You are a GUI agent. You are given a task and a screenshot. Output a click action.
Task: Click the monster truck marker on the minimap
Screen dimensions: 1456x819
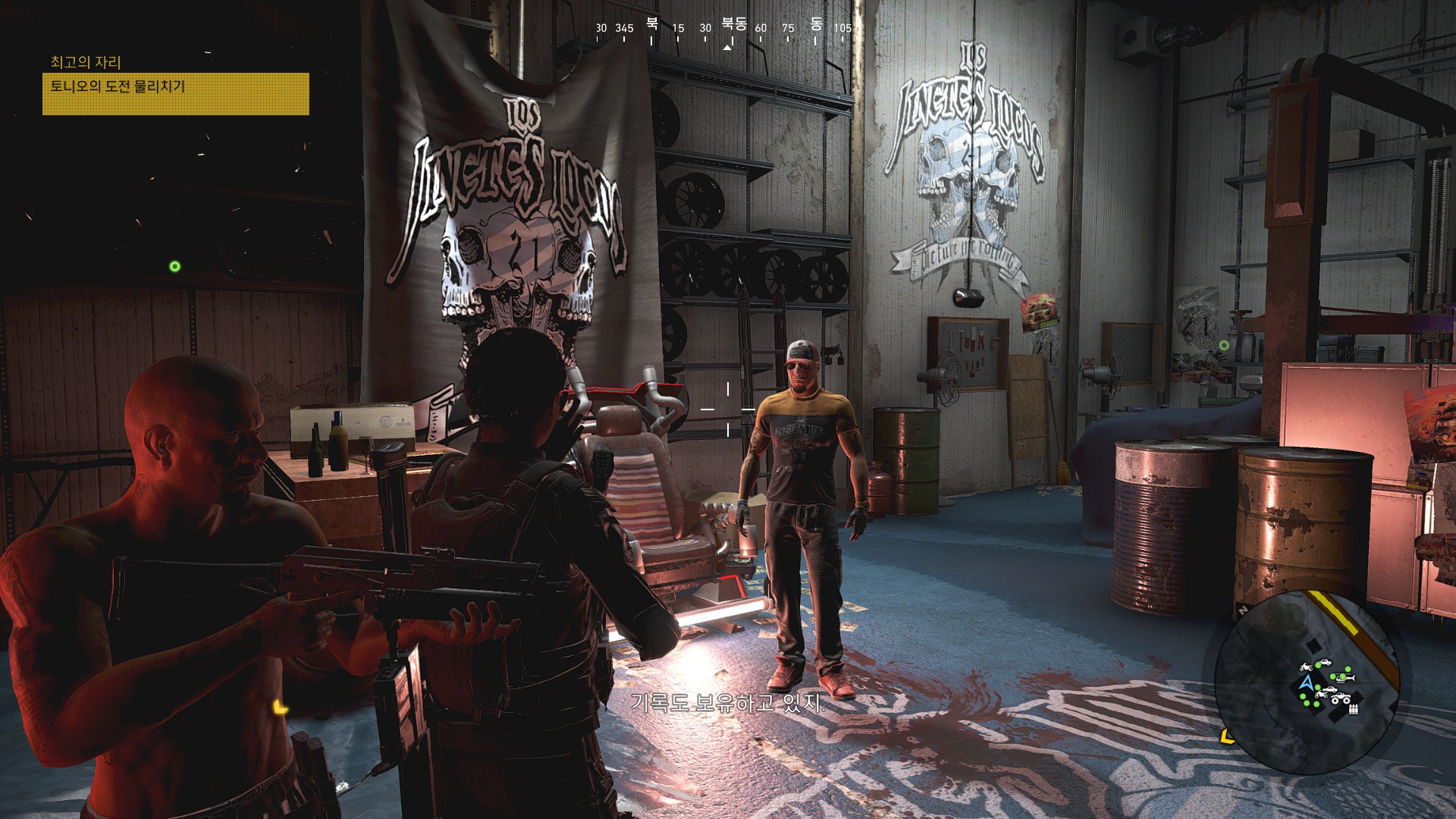click(x=1339, y=699)
